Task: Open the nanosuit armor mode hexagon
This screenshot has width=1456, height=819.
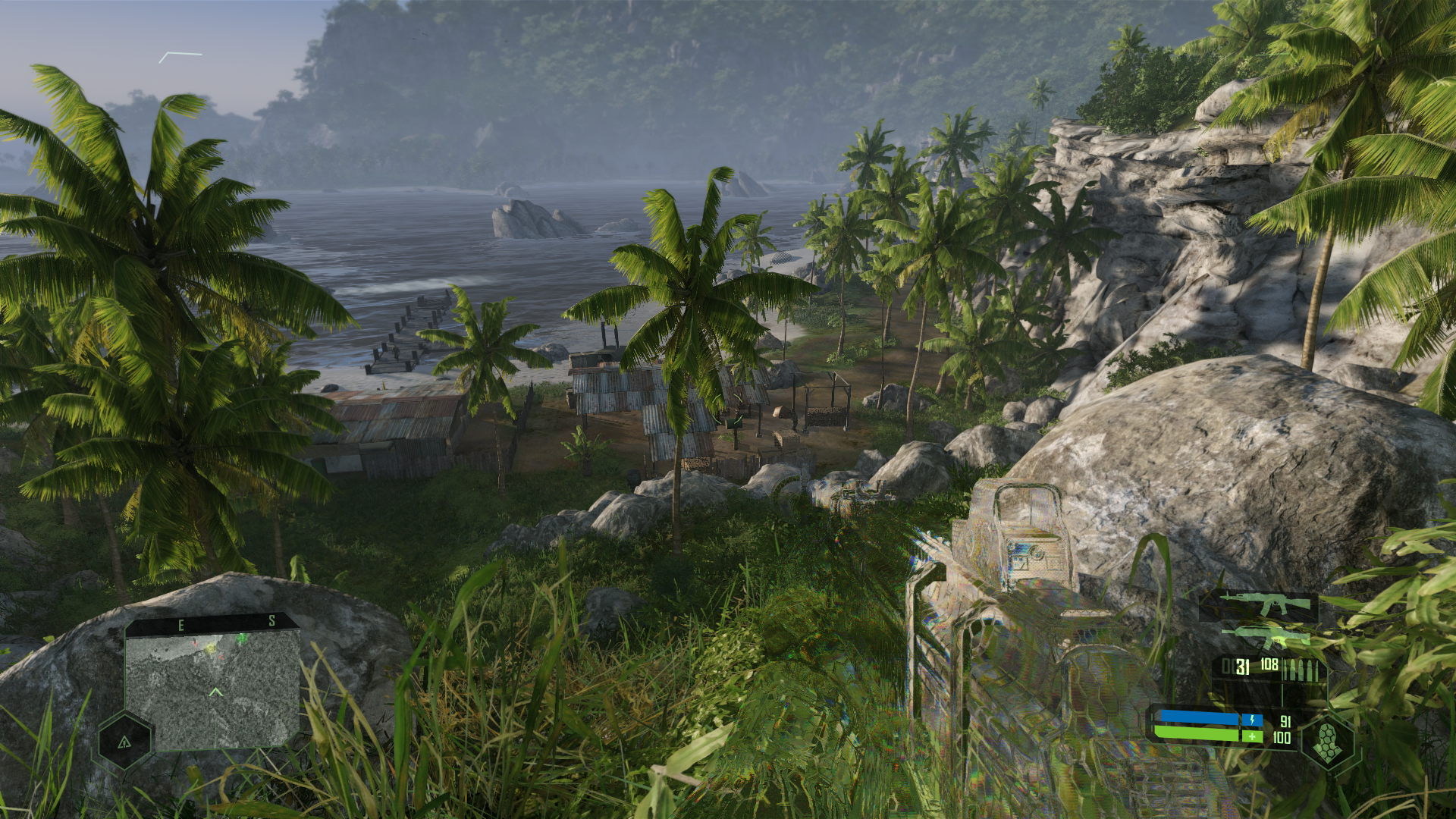Action: pos(1328,741)
